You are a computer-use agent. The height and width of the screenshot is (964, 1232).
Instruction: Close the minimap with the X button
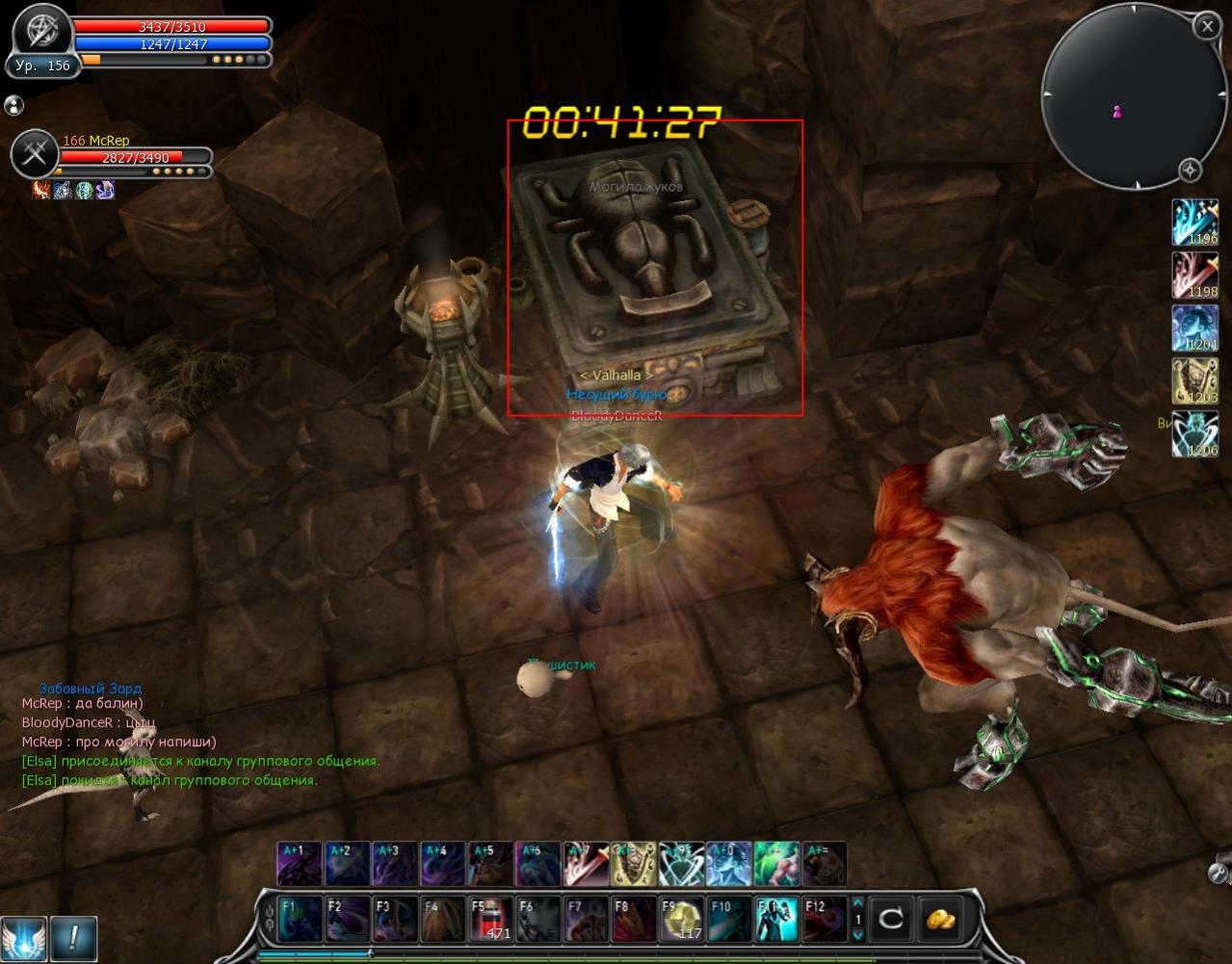[1207, 26]
